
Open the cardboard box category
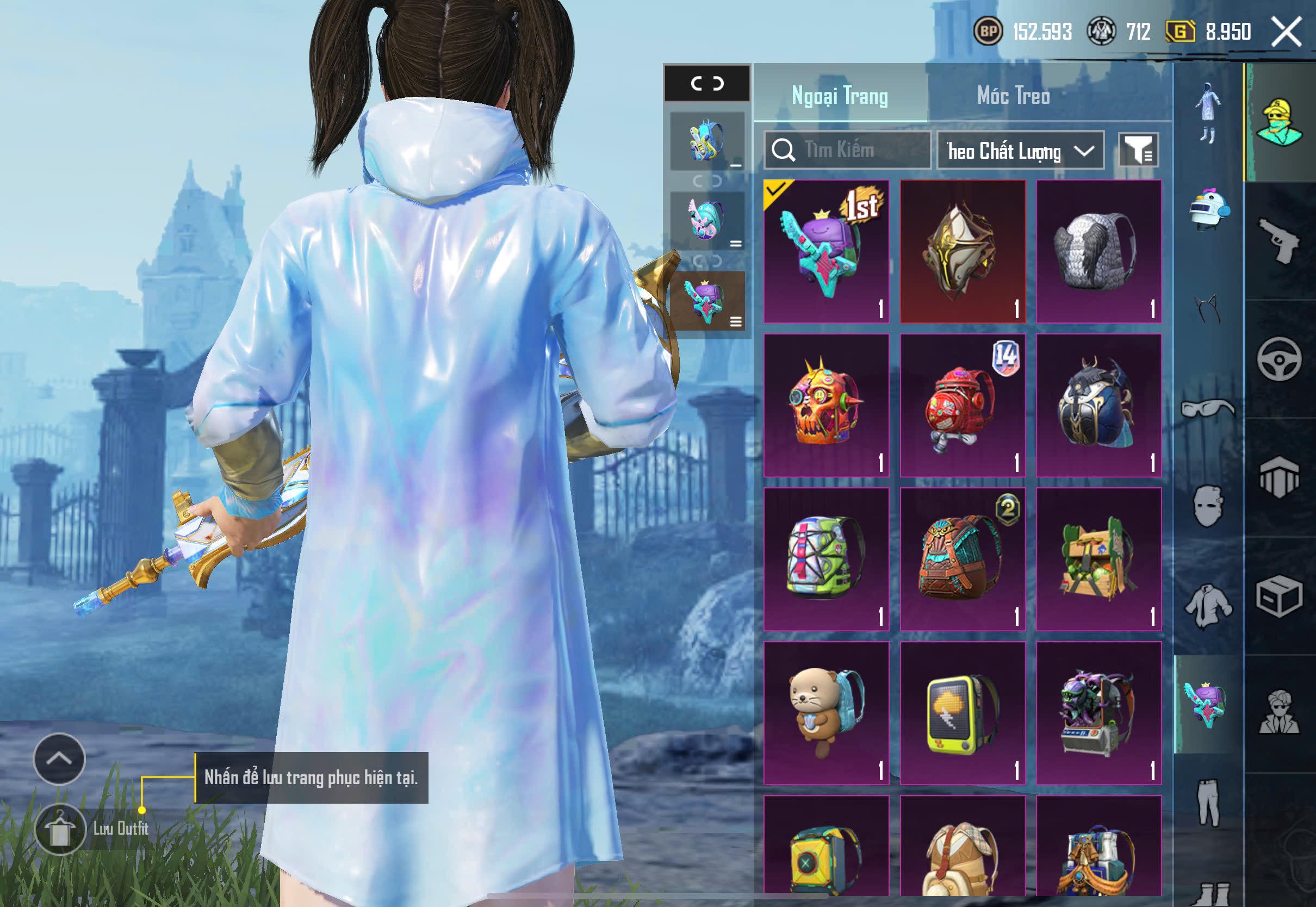click(1279, 595)
